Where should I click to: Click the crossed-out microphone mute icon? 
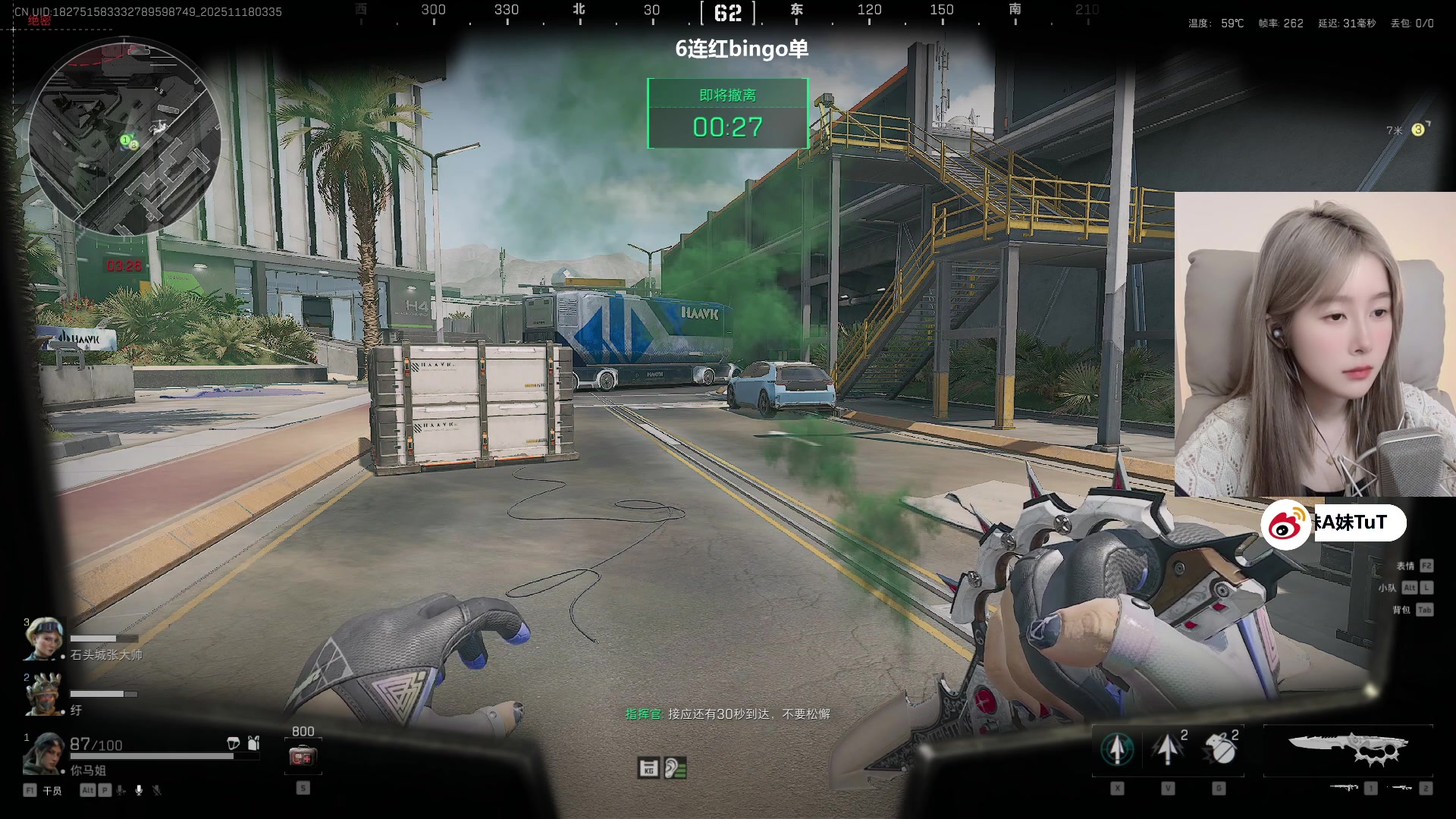click(x=157, y=790)
